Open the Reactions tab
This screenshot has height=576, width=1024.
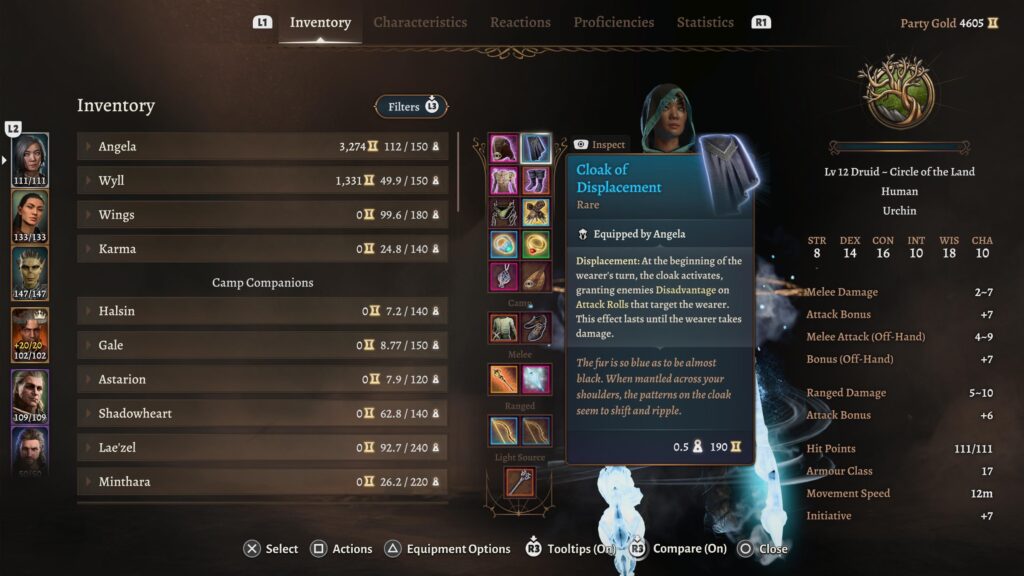520,22
